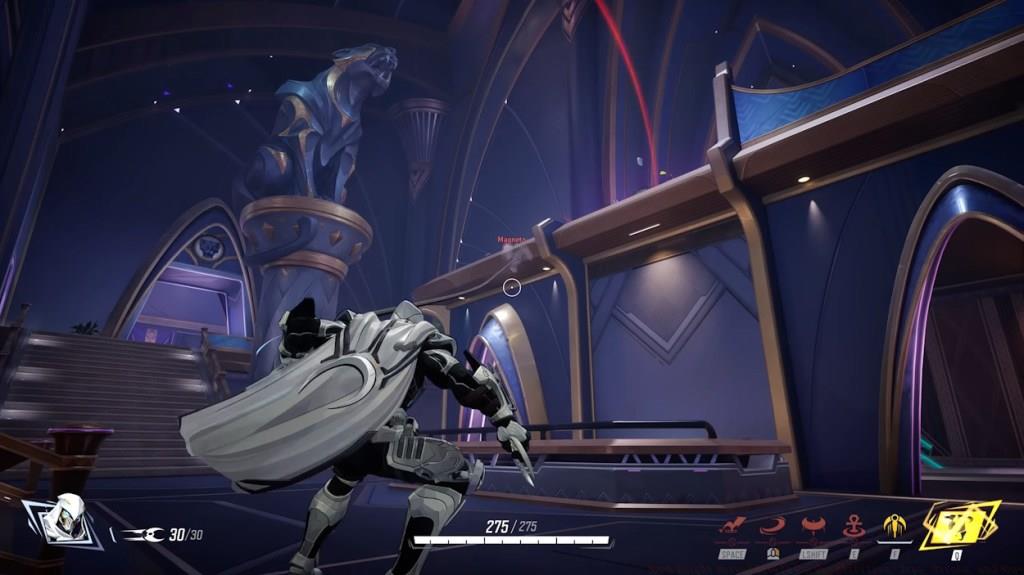The image size is (1024, 575).
Task: Select the golden grappling hook ability
Action: 894,526
